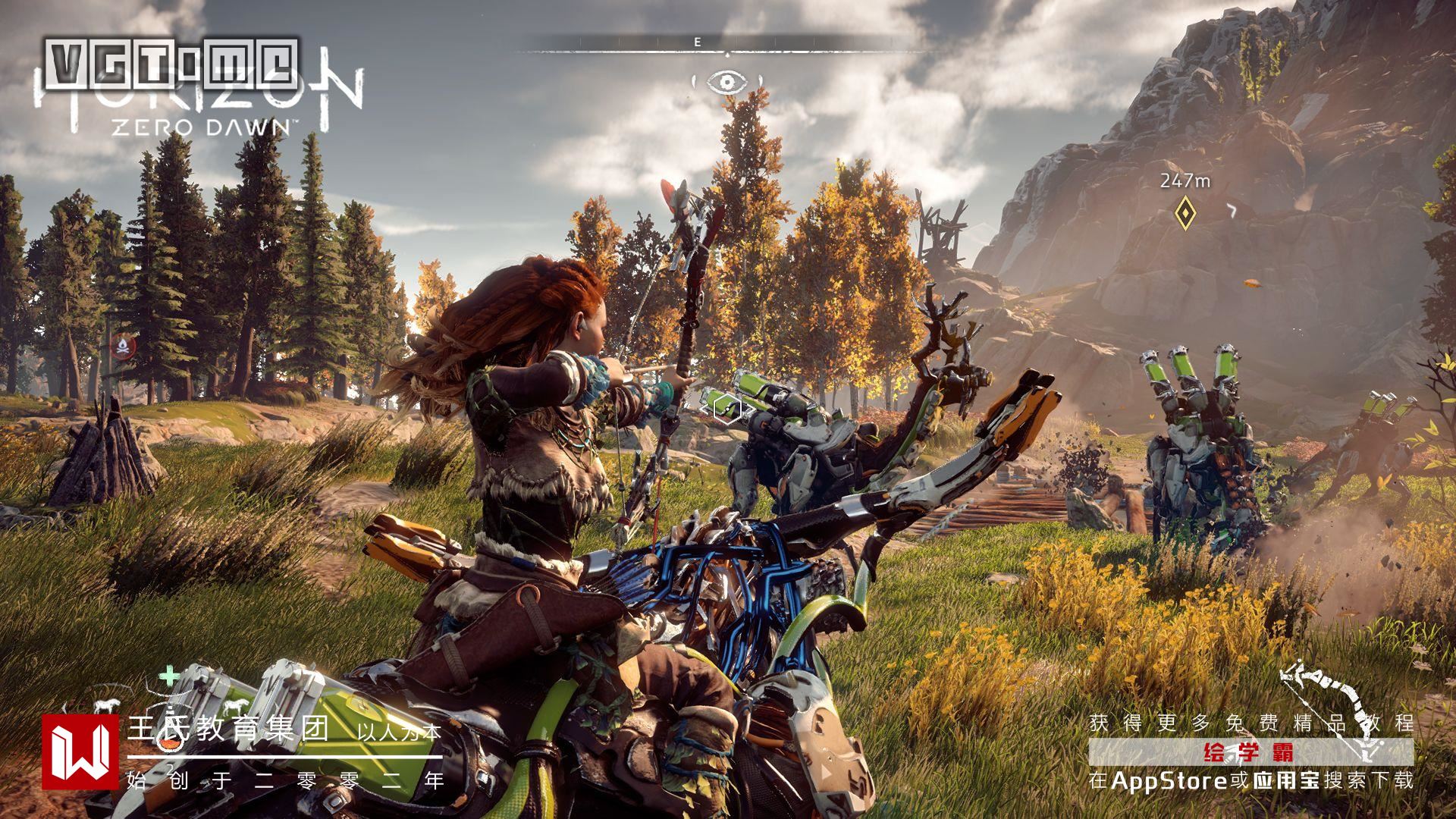
Task: Click the compass bar's E heading
Action: click(698, 42)
